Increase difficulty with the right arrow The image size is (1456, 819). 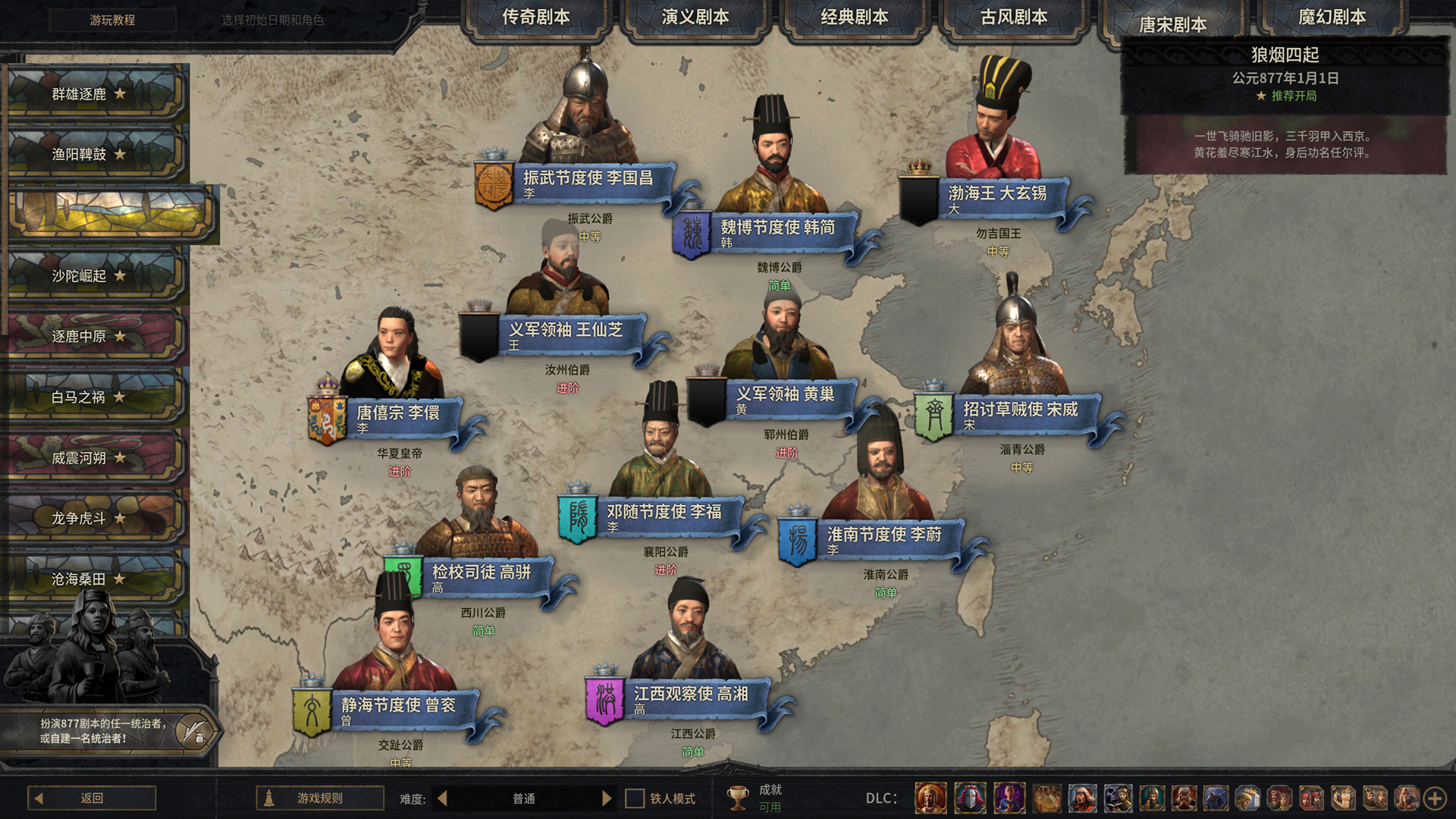click(x=606, y=797)
